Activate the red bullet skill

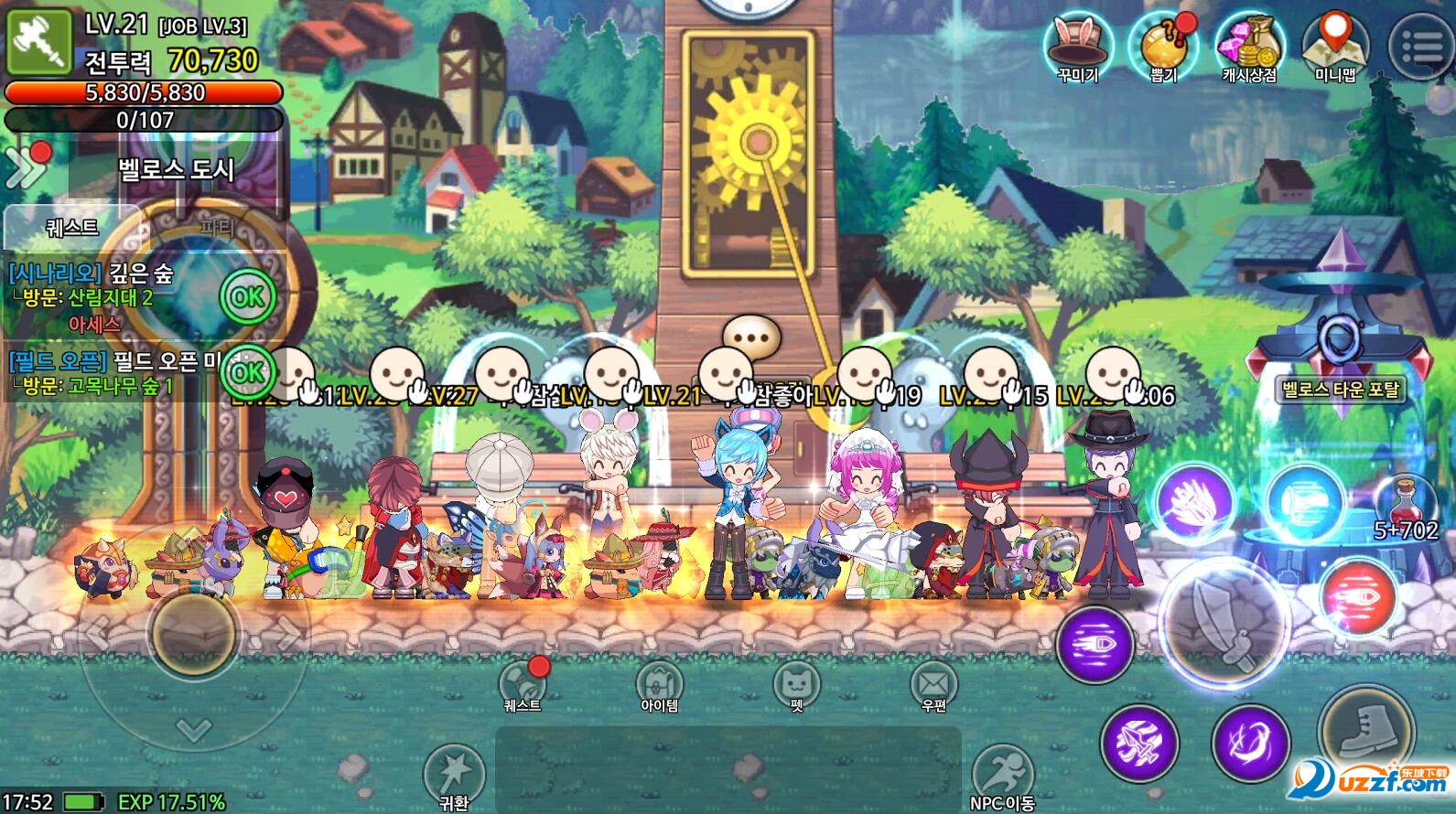1360,596
